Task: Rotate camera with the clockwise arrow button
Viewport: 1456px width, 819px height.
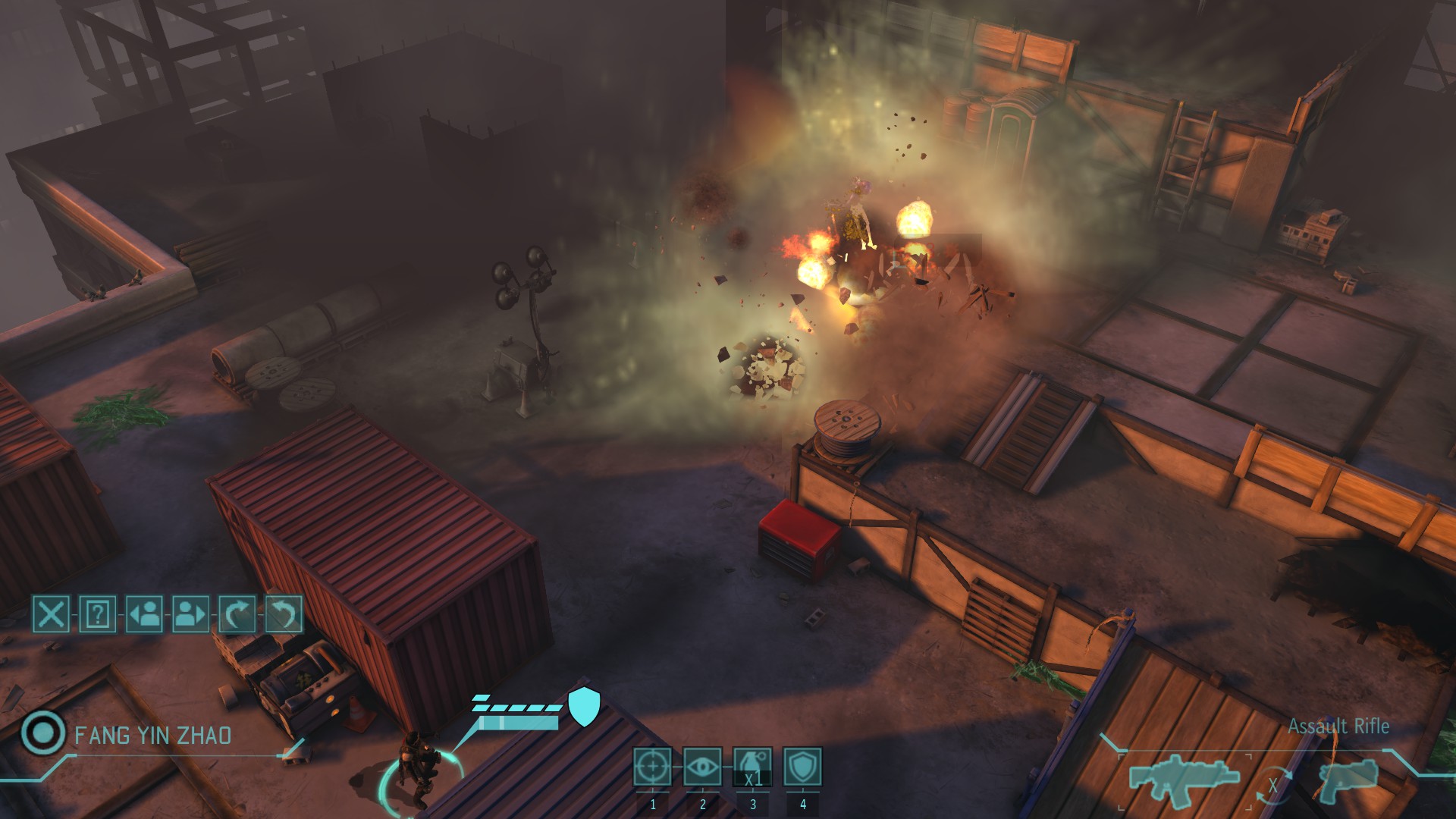Action: [x=237, y=613]
